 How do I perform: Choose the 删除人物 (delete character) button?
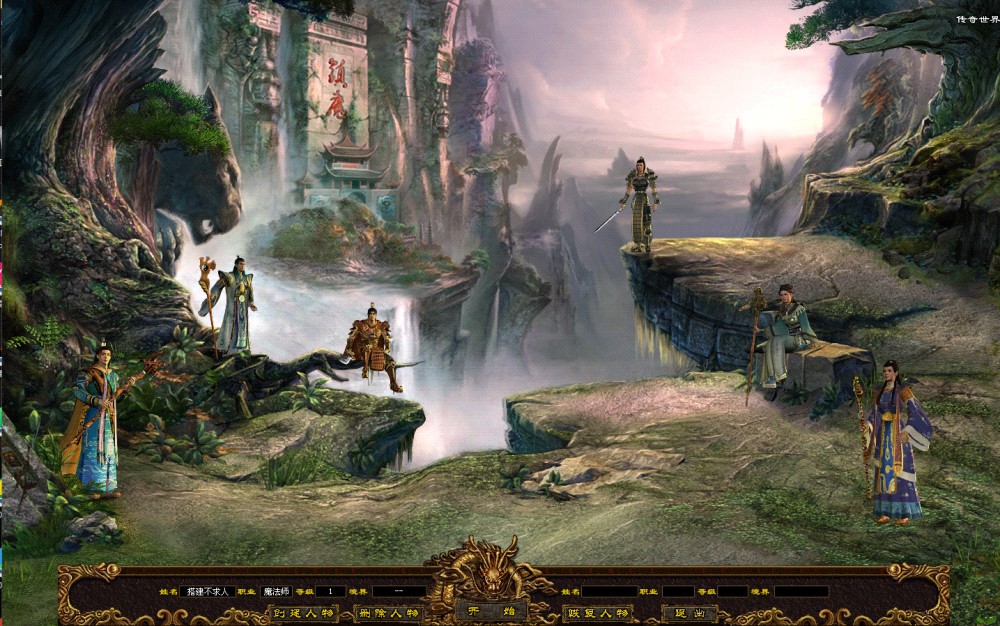390,613
